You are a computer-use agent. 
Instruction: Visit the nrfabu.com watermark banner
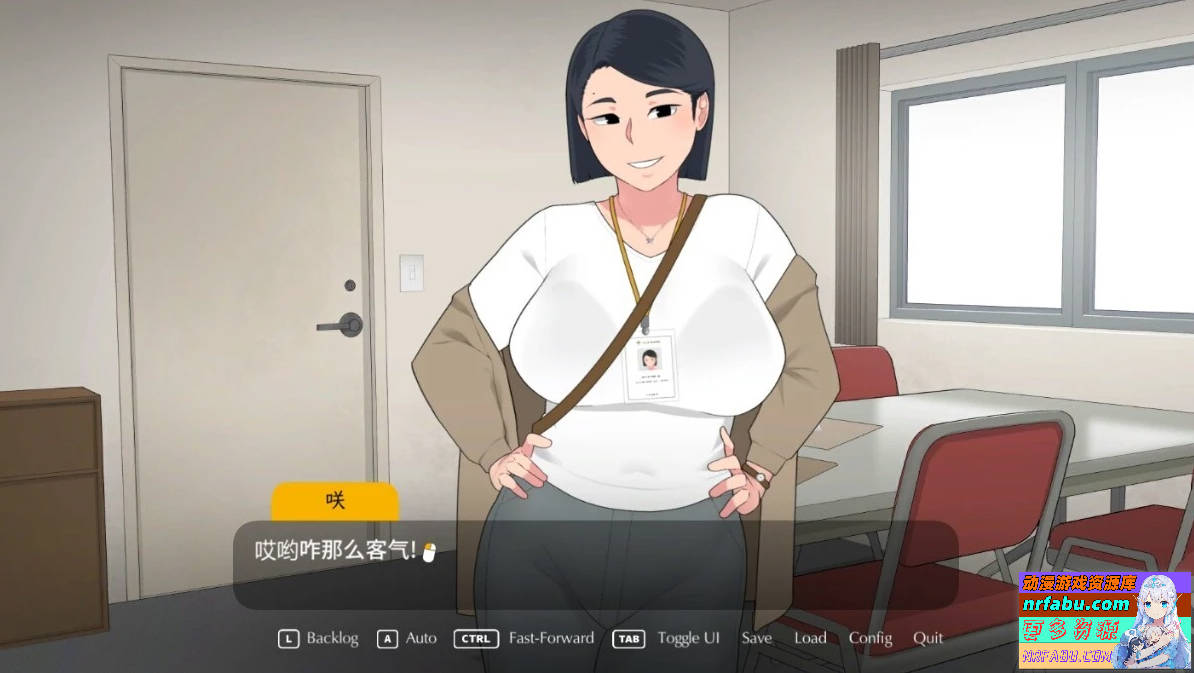coord(1075,604)
